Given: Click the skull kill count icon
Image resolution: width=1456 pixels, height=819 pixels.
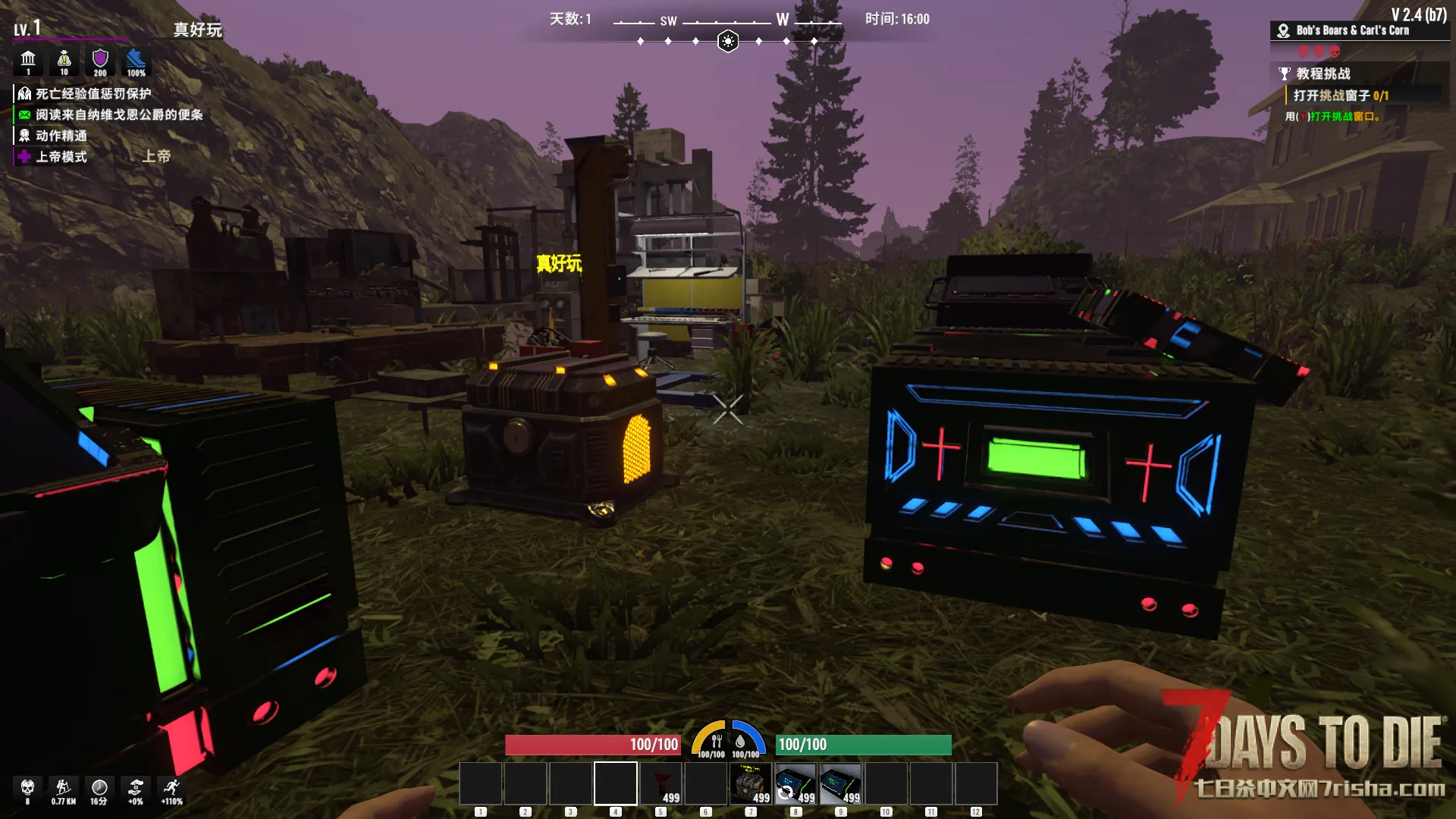Looking at the screenshot, I should (28, 789).
